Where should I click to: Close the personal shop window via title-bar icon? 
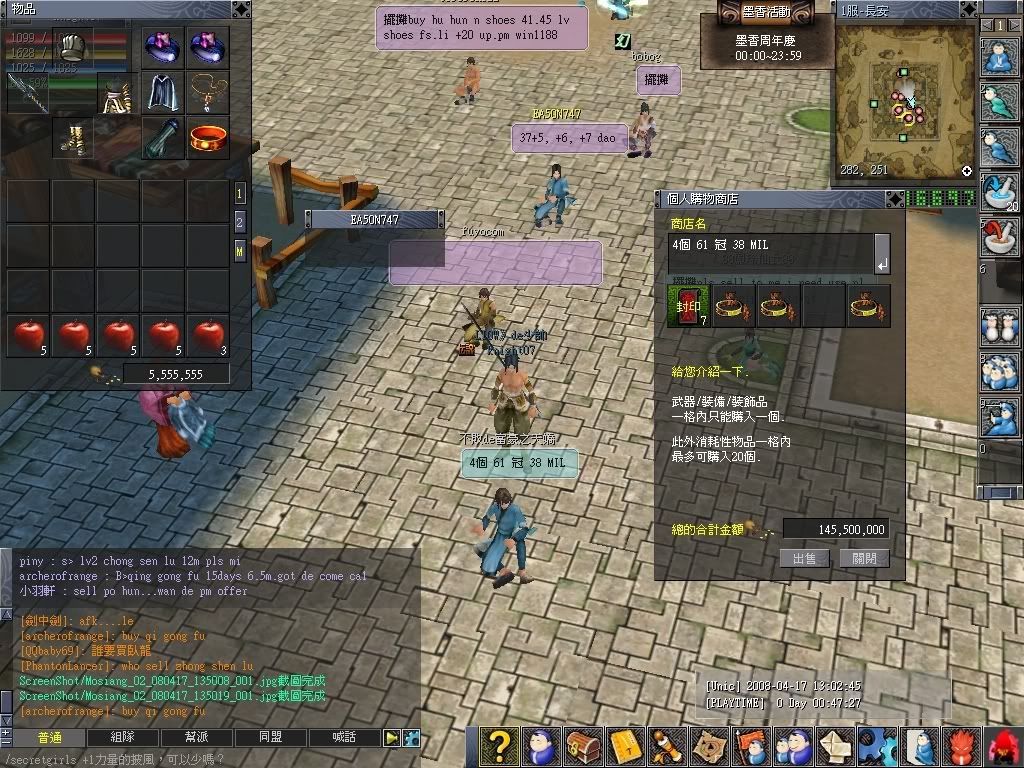click(894, 198)
